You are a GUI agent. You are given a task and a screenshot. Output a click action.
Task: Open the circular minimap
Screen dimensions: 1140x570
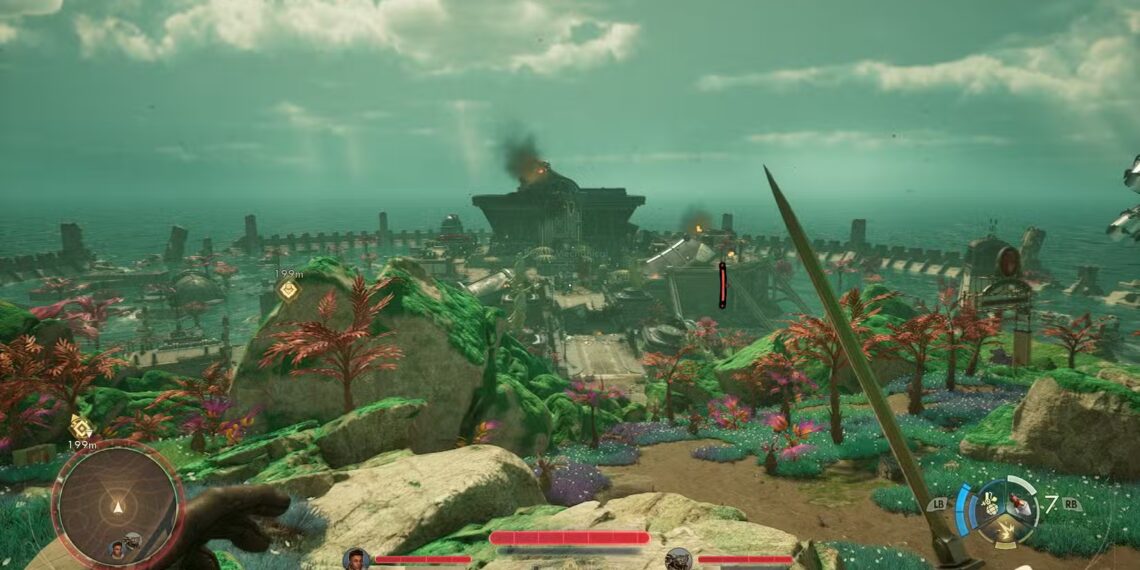pyautogui.click(x=117, y=504)
